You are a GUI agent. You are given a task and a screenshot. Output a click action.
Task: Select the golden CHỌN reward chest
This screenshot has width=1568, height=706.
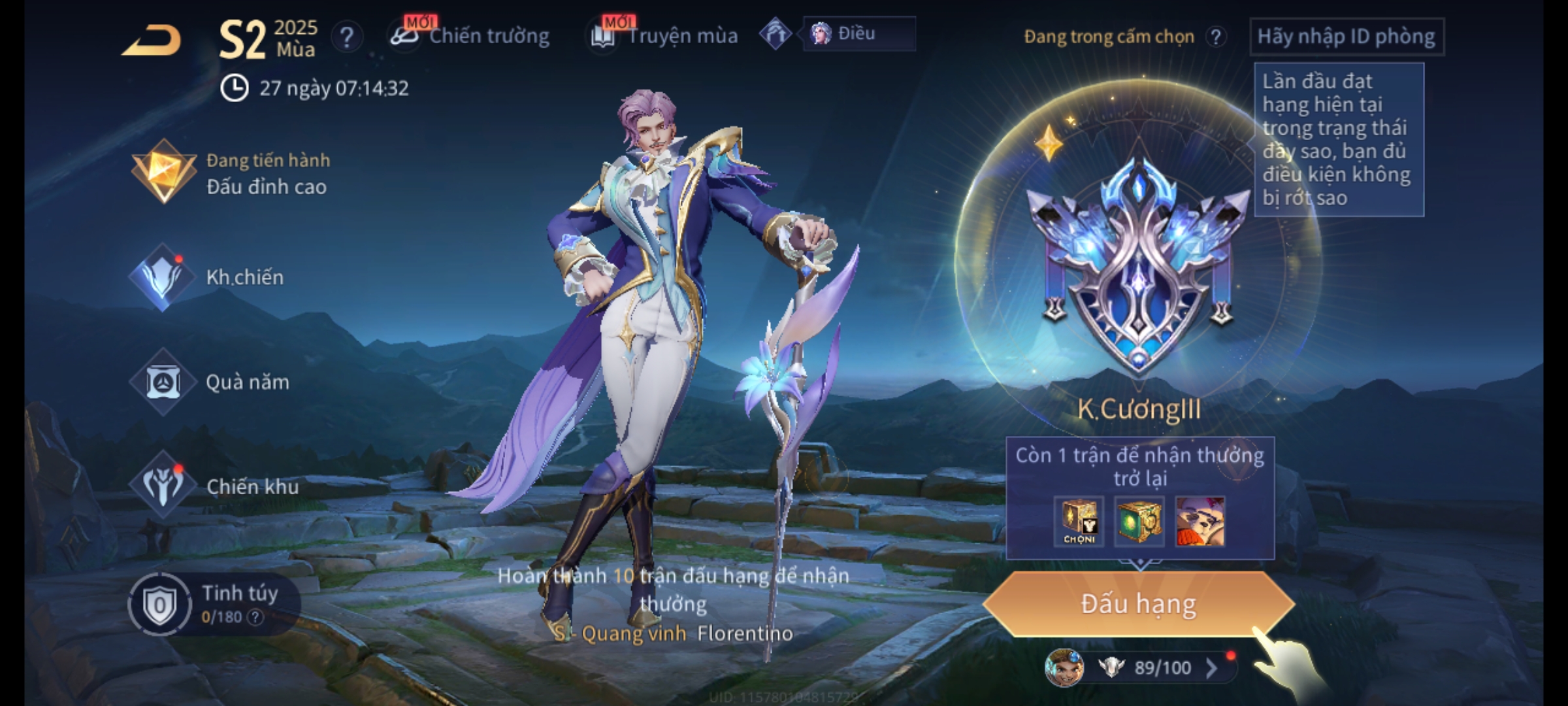coord(1079,522)
